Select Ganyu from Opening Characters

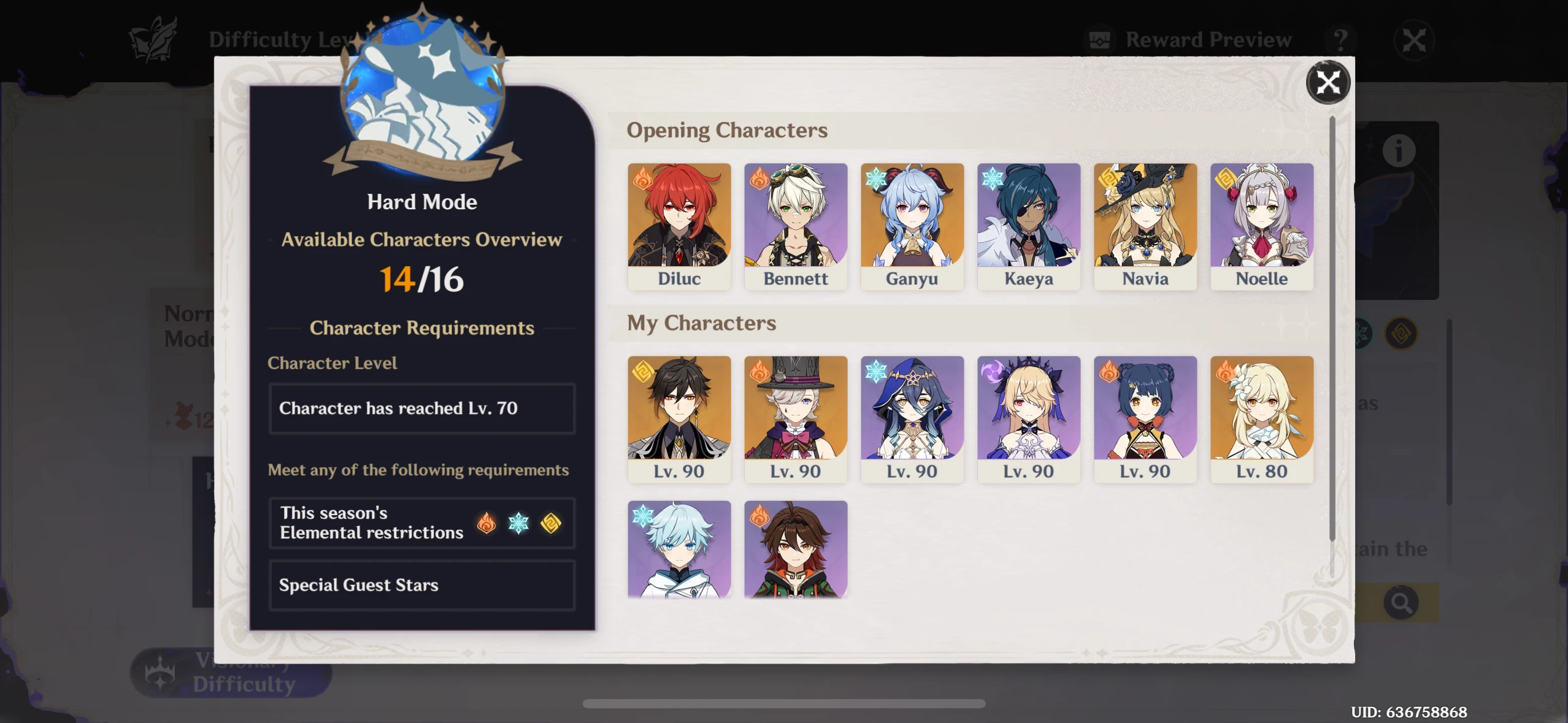[912, 226]
